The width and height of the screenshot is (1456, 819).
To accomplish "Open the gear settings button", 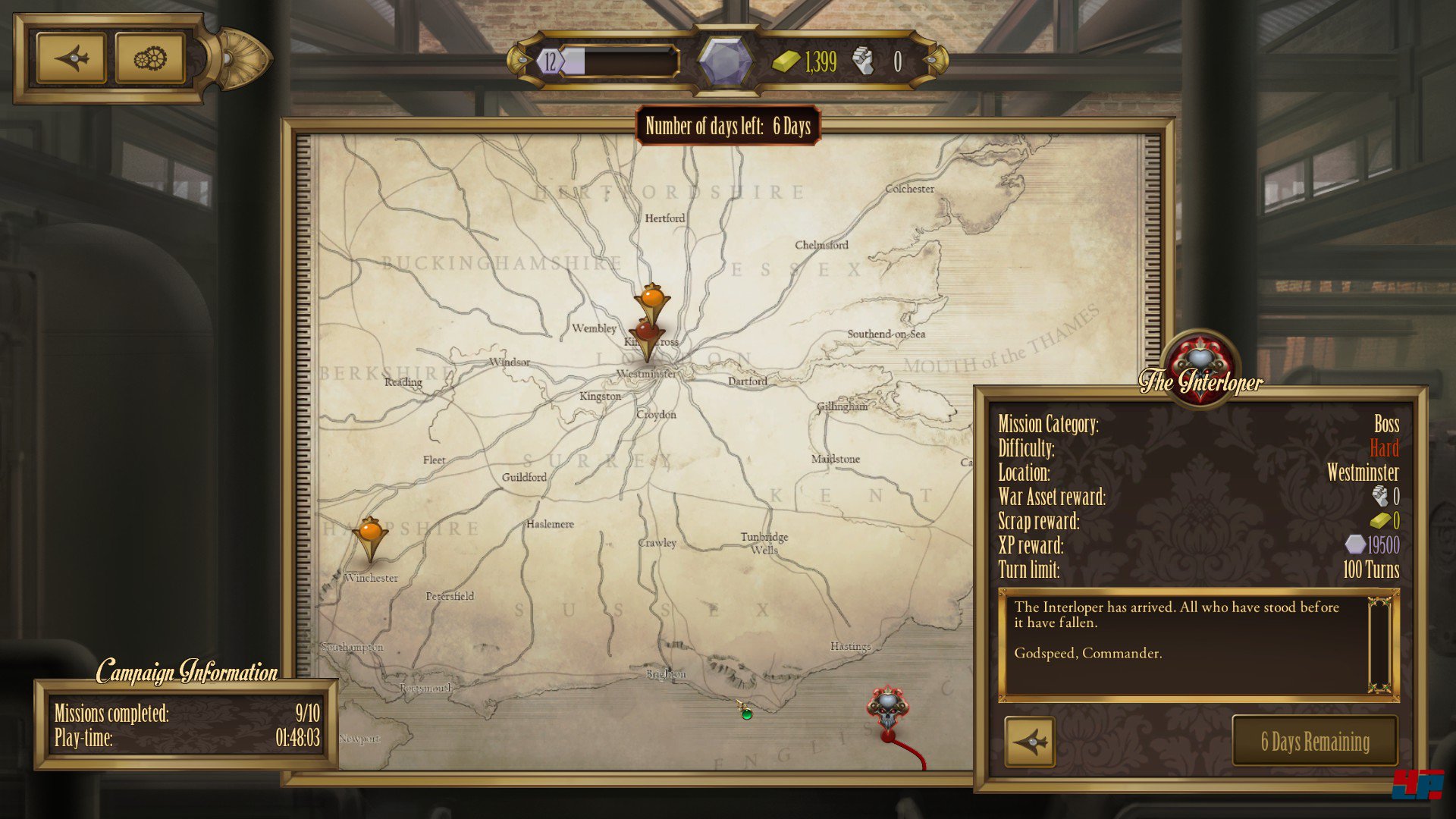I will click(150, 58).
